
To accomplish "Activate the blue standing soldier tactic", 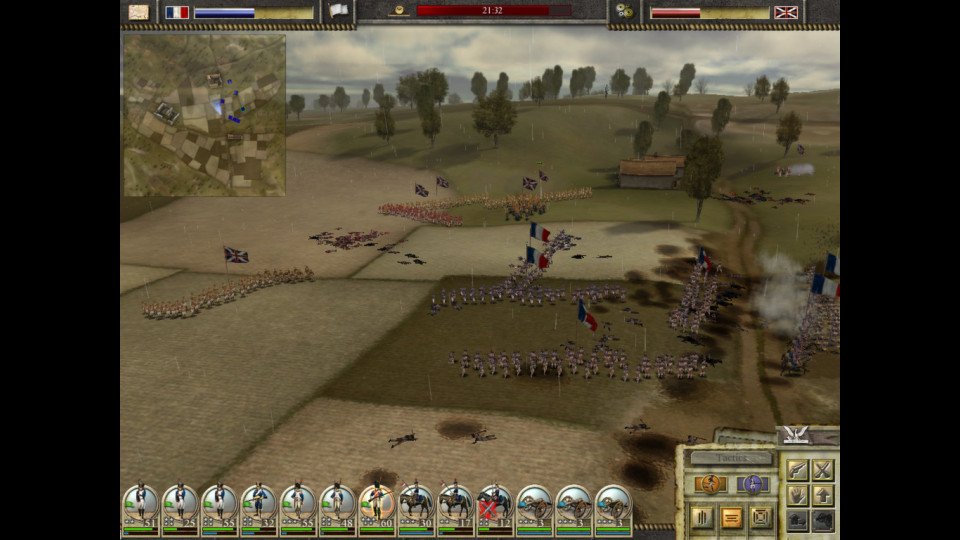I will click(751, 485).
